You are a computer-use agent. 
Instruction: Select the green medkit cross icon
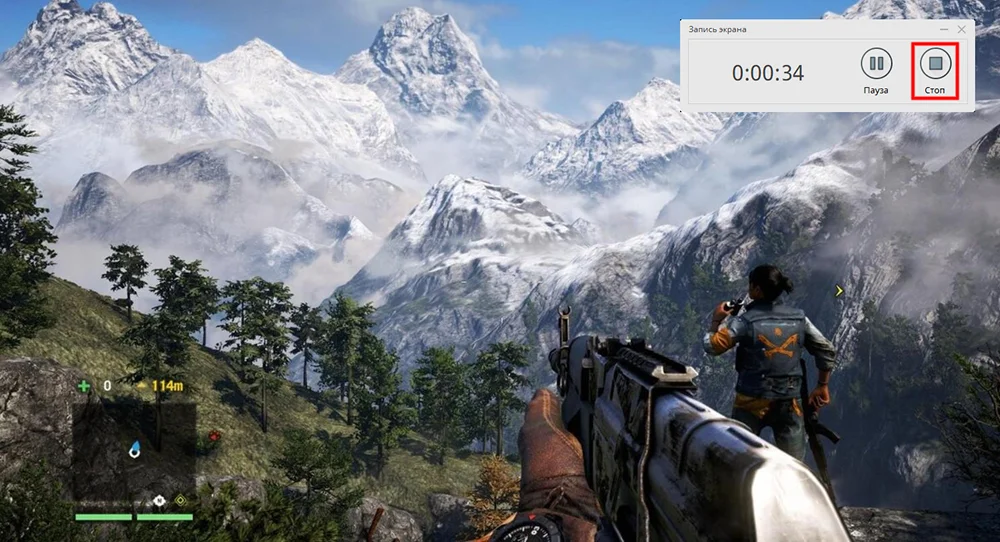(83, 386)
